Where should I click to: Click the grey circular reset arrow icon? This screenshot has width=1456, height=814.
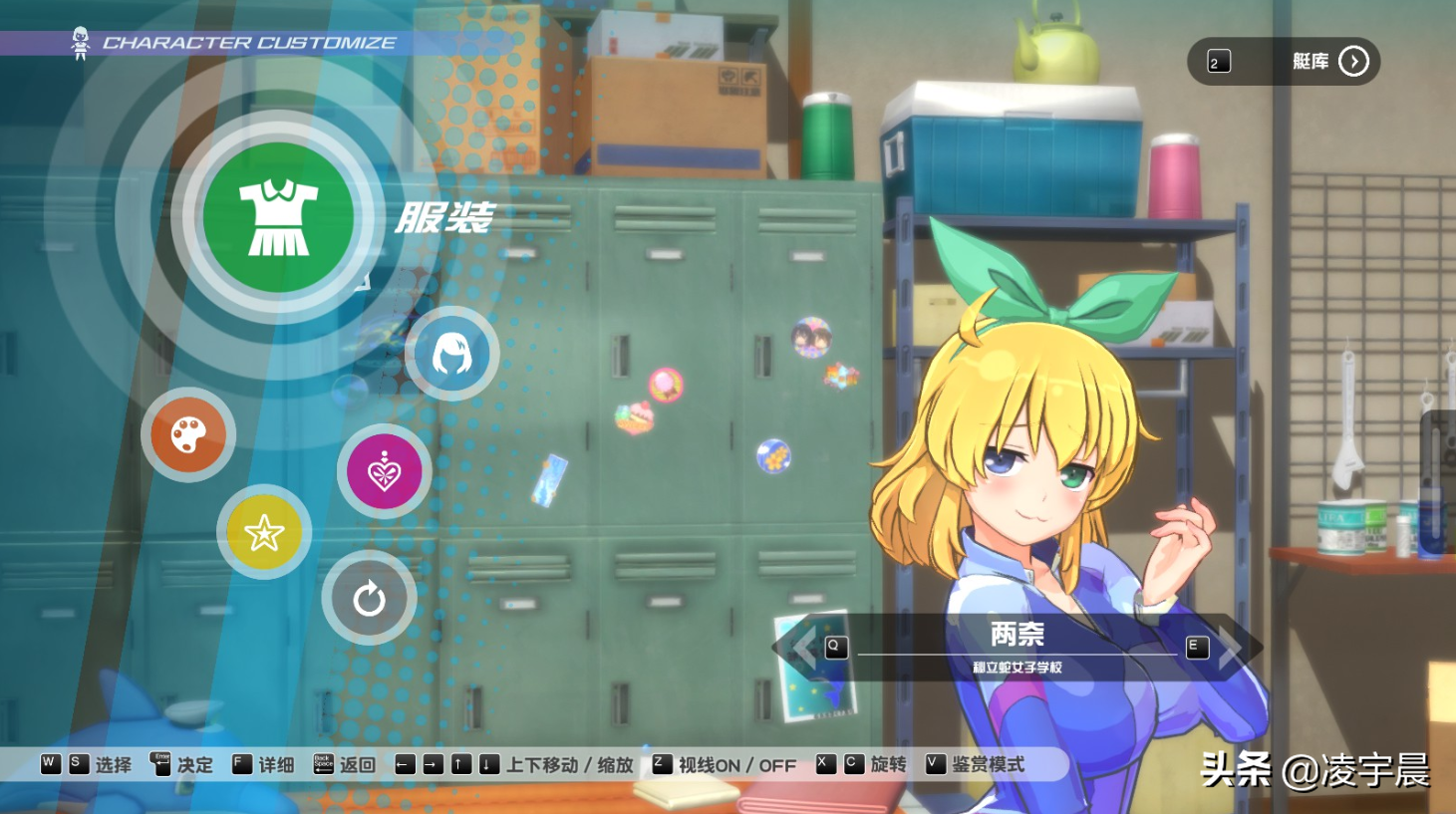[369, 598]
